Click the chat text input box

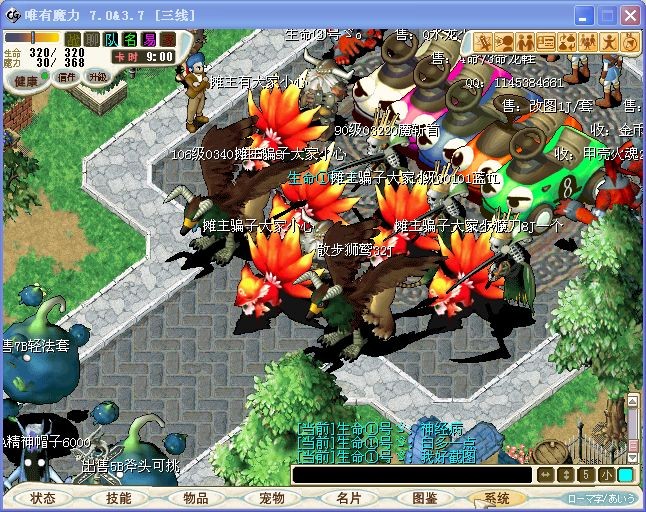coord(410,475)
